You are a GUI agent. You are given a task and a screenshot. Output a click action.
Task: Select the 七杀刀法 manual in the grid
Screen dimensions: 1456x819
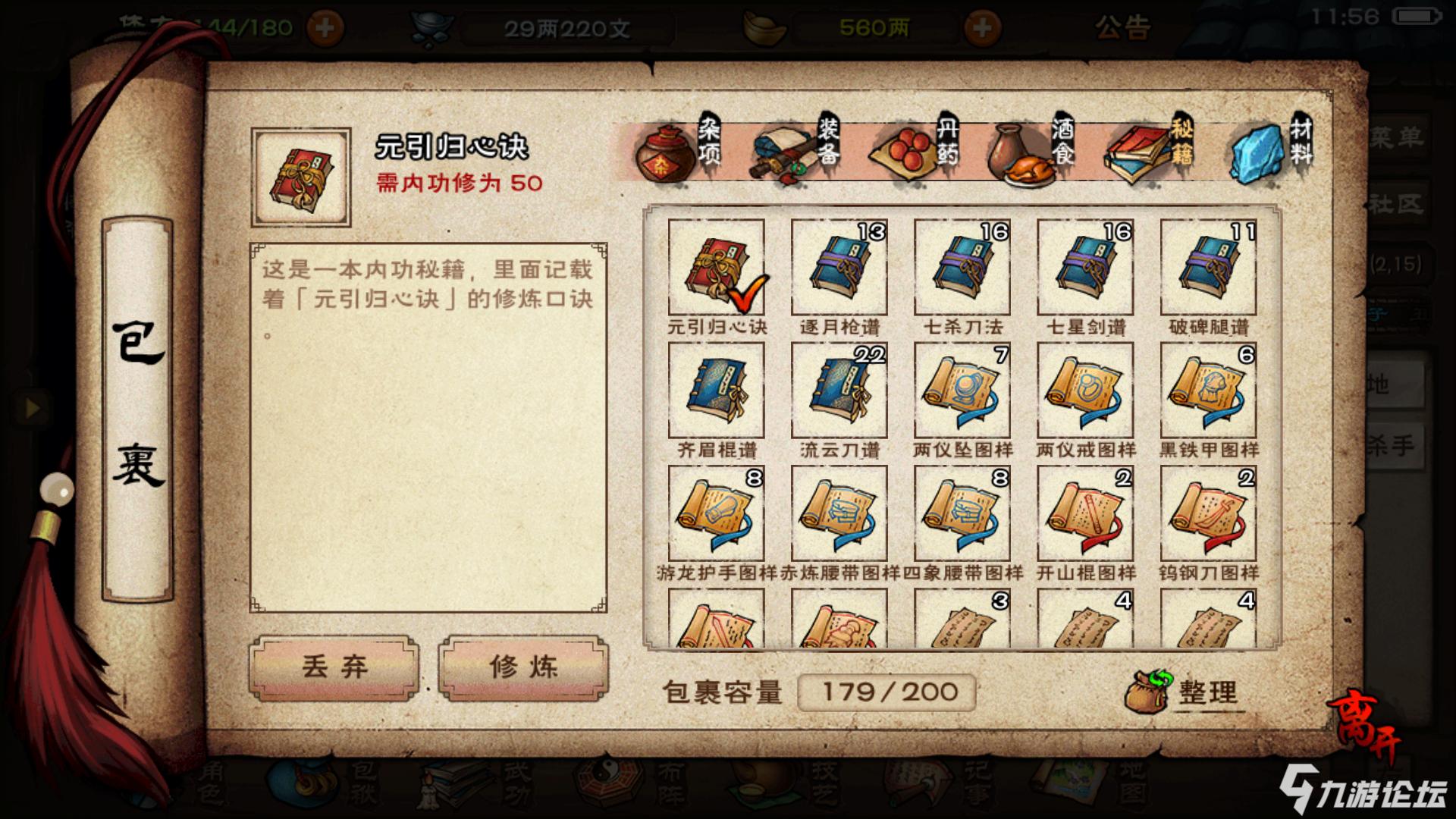coord(962,269)
